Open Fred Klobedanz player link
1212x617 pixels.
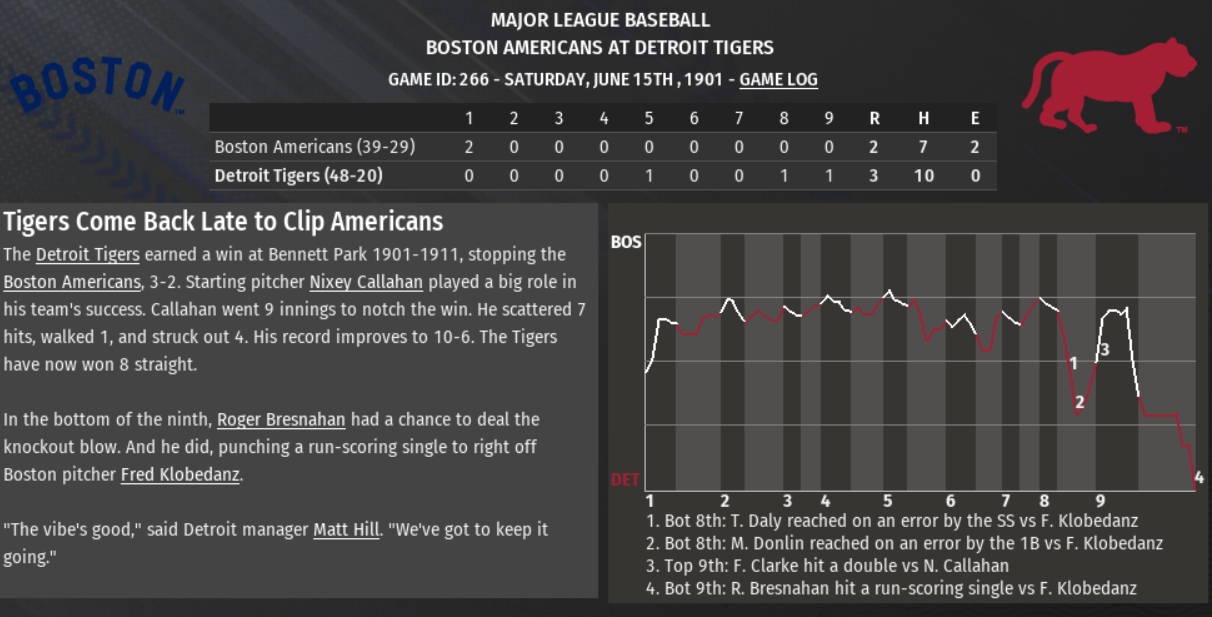(180, 475)
